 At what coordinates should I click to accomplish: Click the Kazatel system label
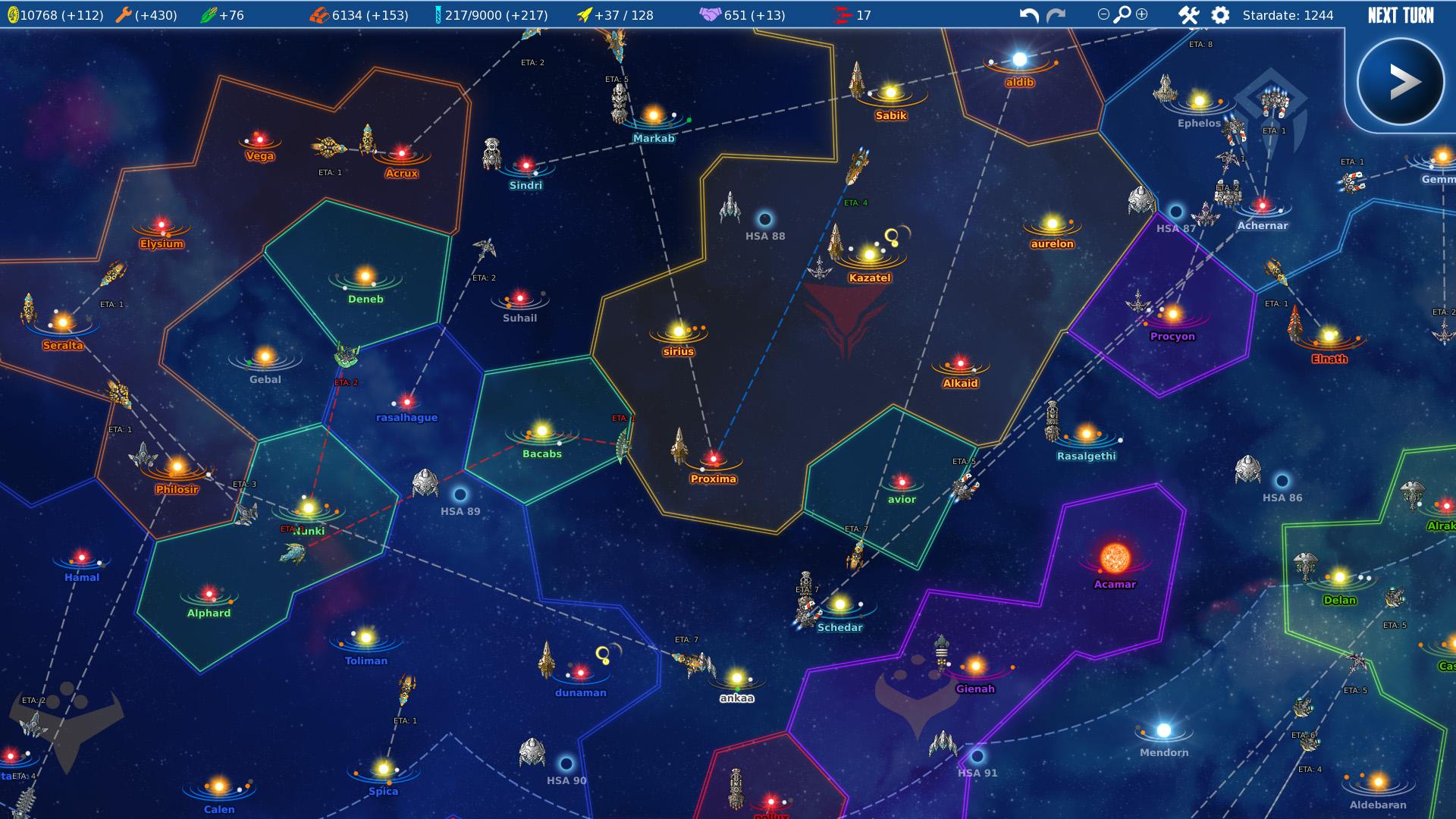[870, 278]
